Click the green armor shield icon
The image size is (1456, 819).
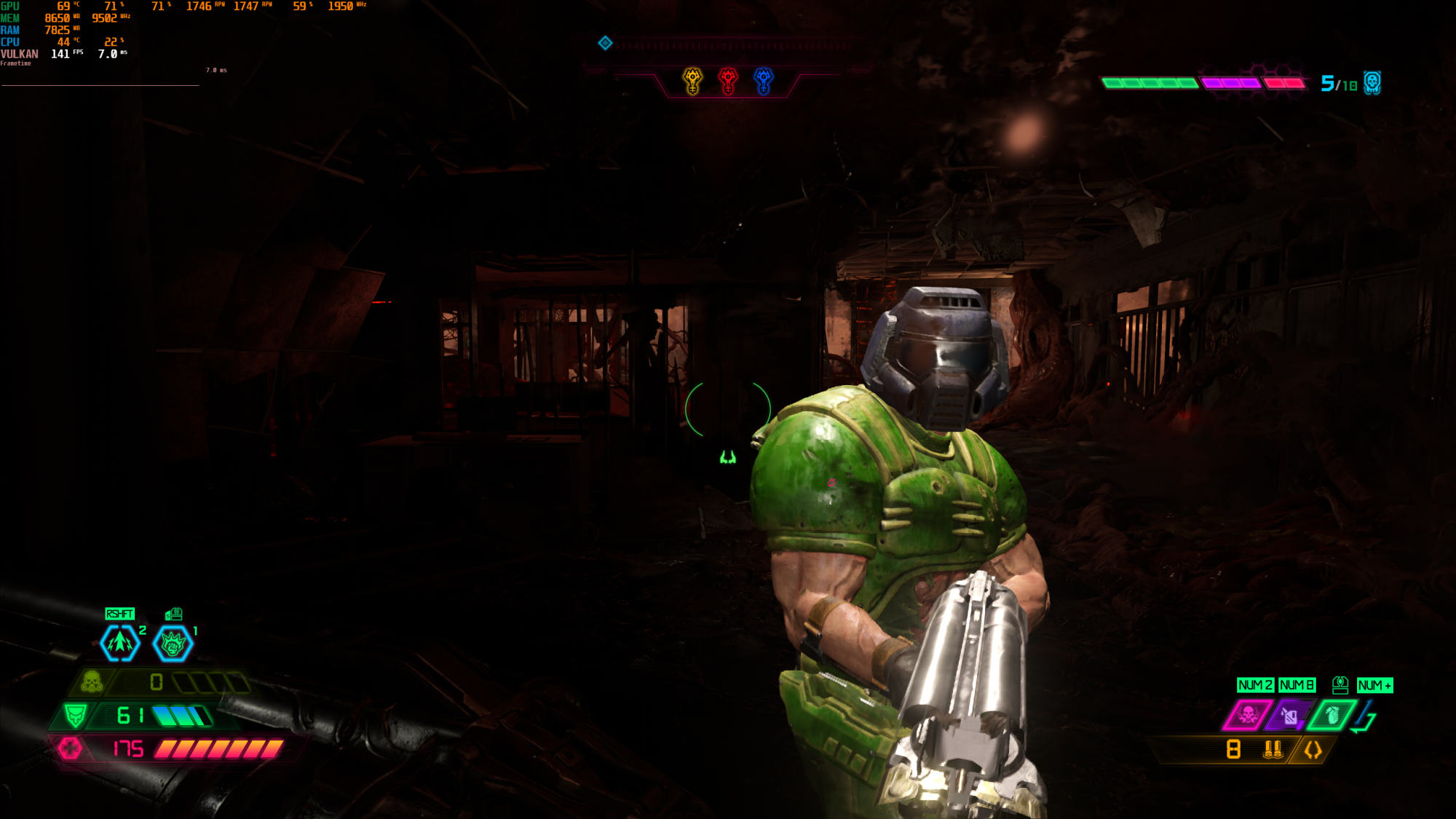click(75, 715)
